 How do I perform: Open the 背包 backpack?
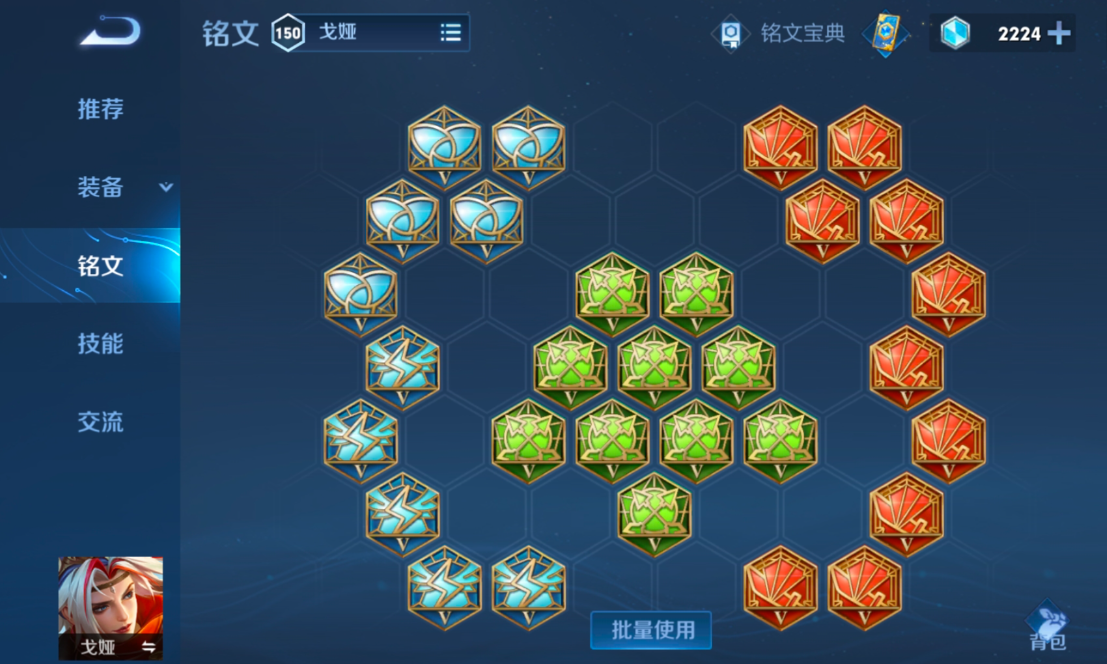1047,627
